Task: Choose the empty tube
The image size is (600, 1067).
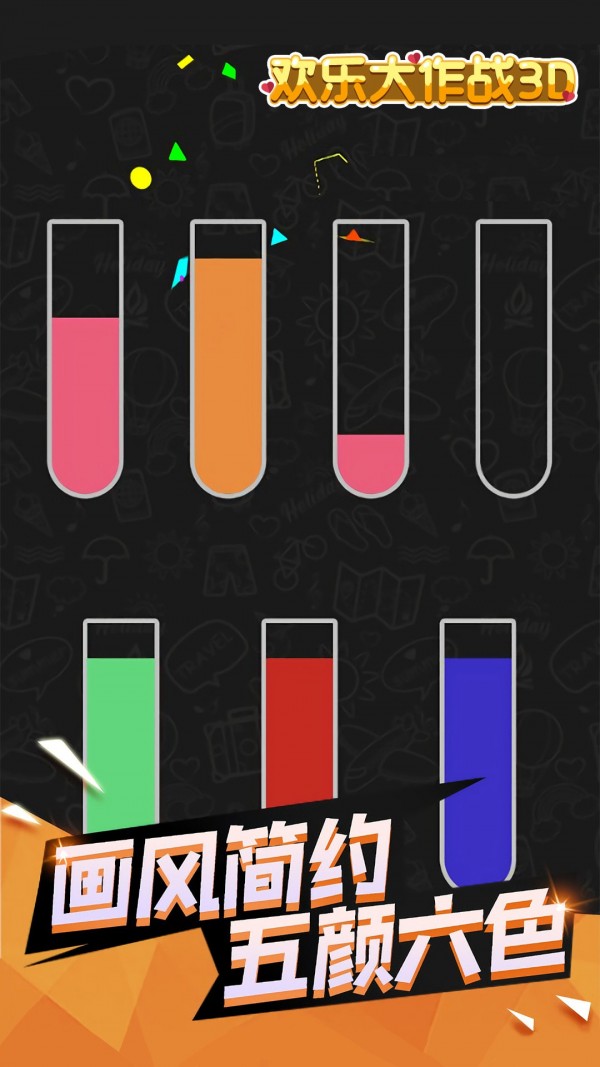Action: tap(513, 358)
